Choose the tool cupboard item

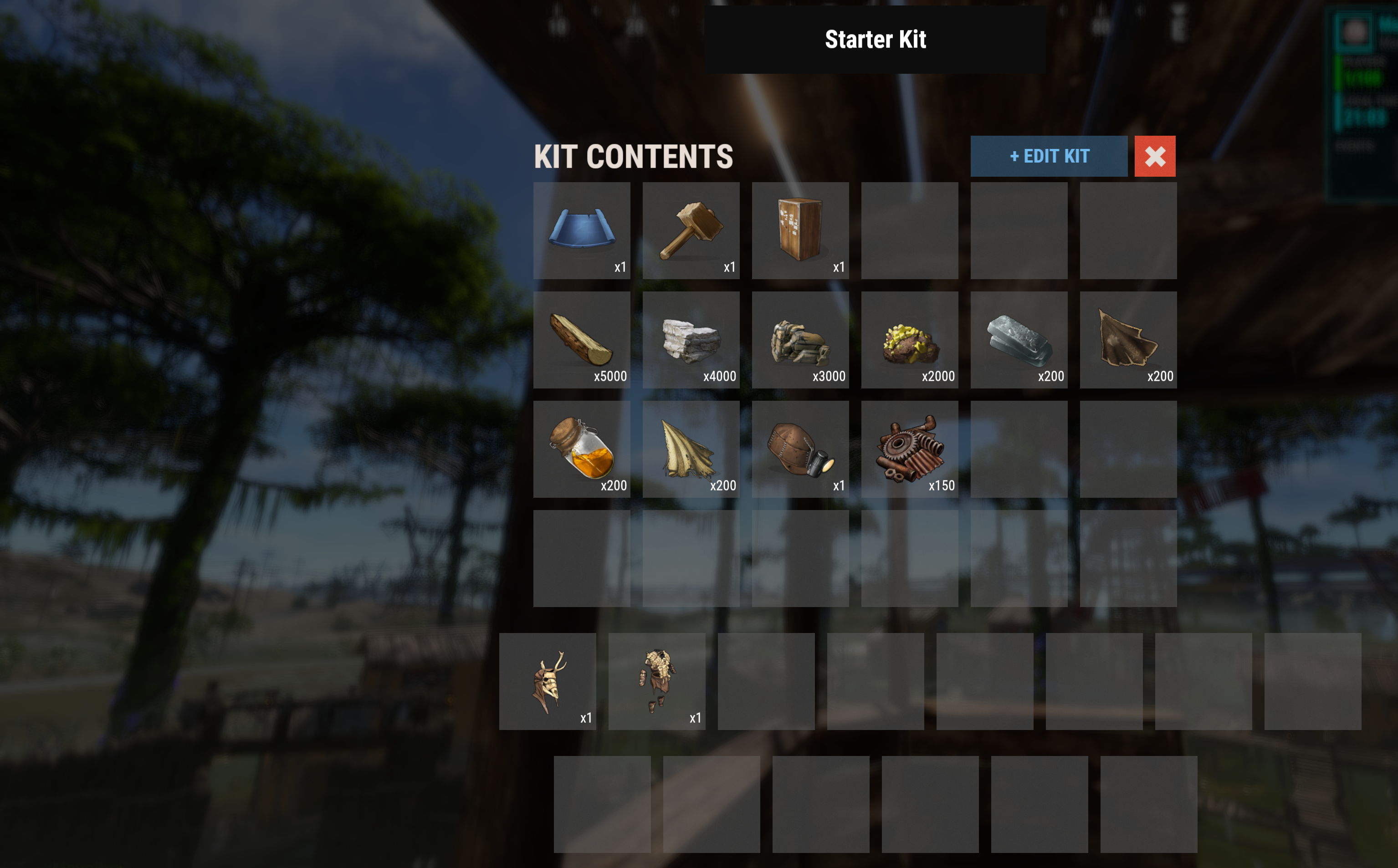point(800,231)
